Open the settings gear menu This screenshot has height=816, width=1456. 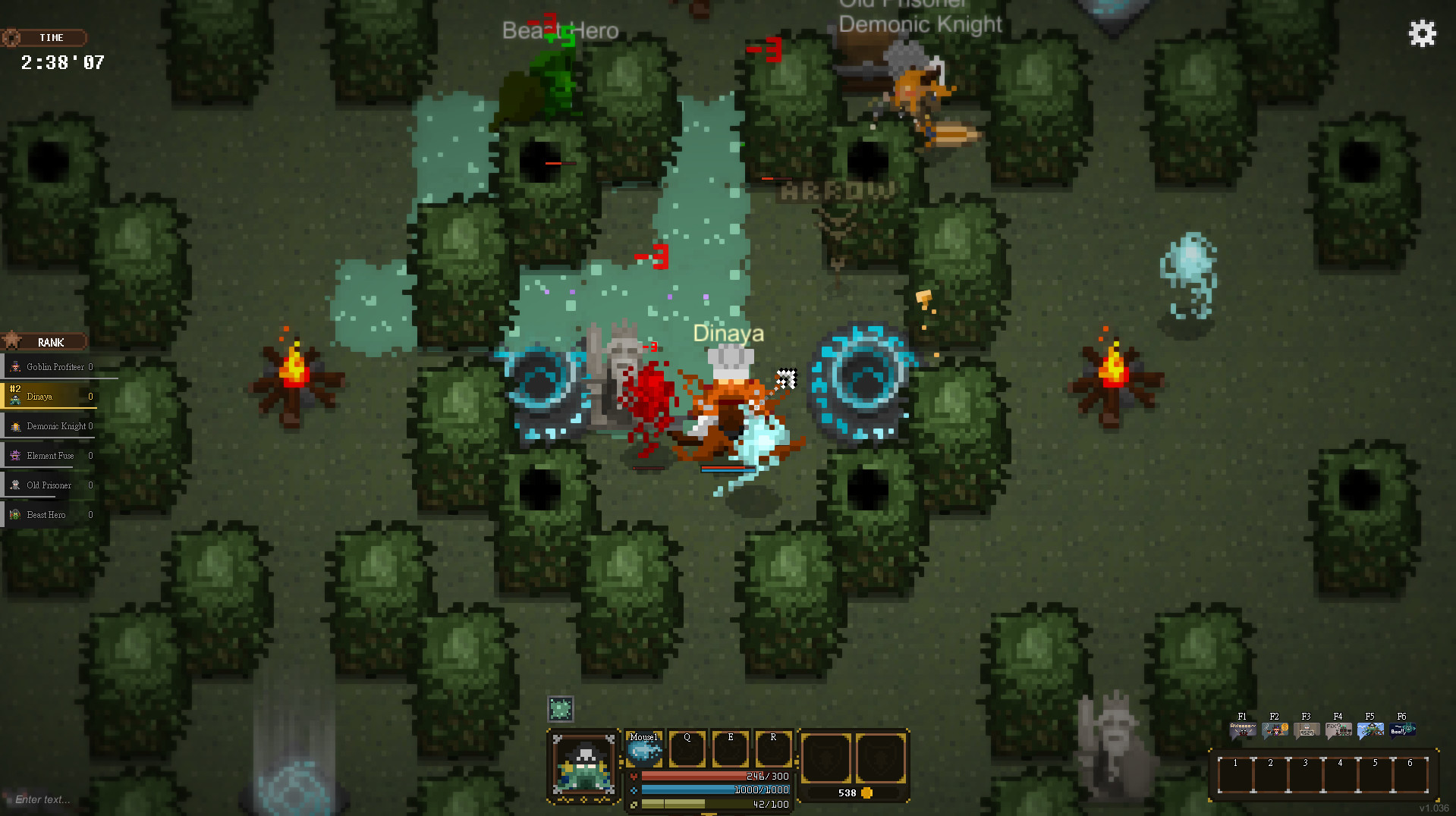[1422, 33]
